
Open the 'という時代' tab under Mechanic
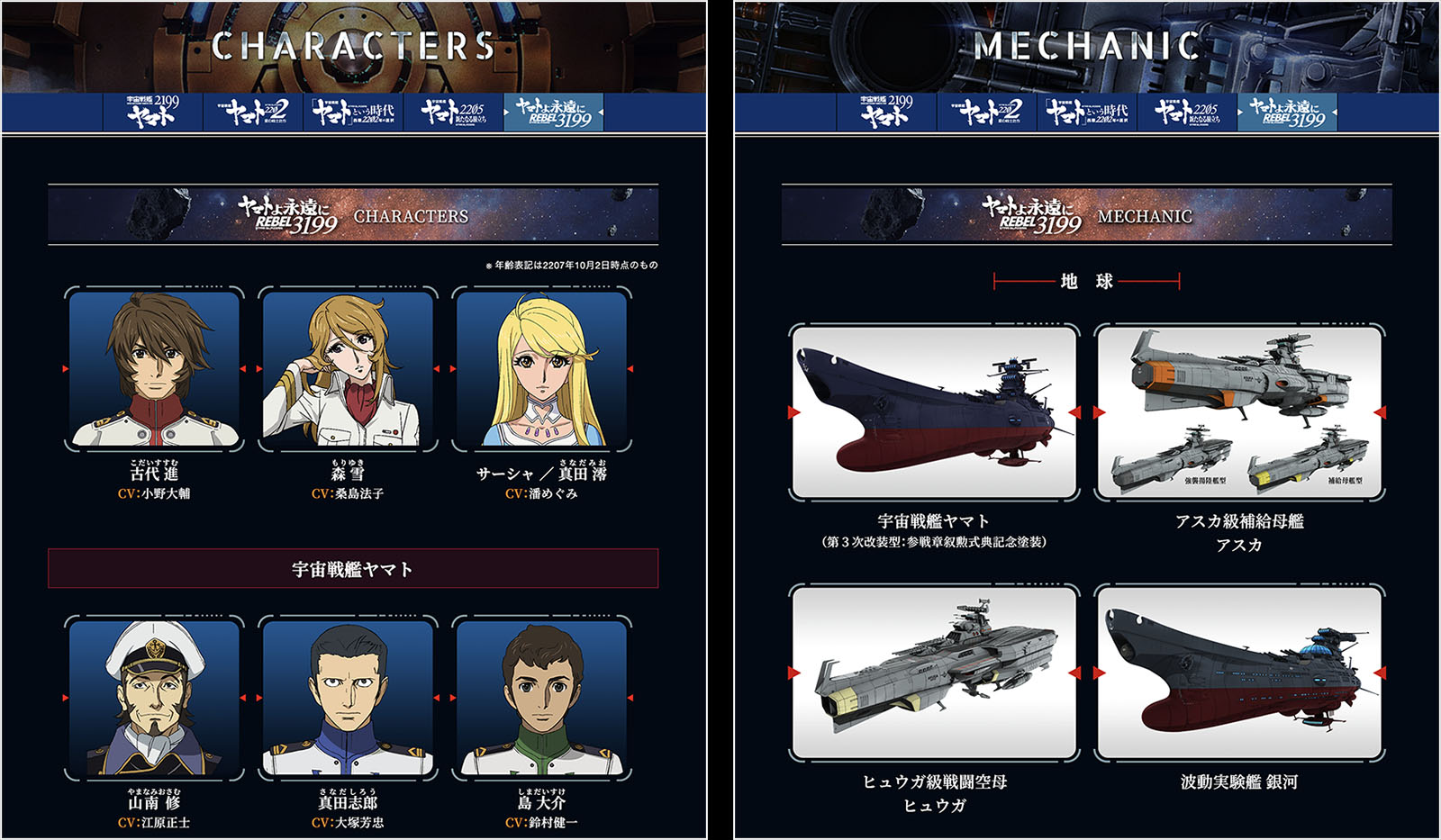pyautogui.click(x=1087, y=113)
